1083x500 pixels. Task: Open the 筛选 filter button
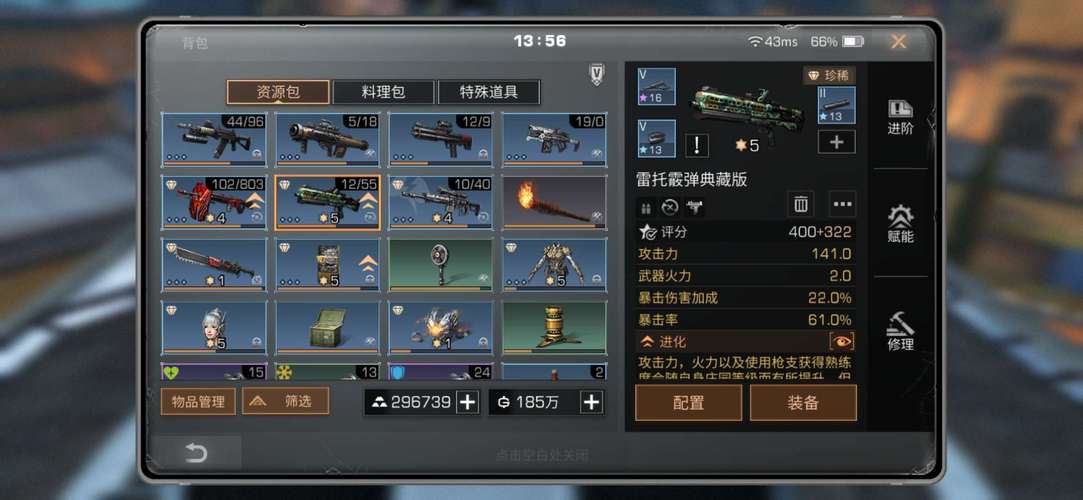click(x=285, y=402)
